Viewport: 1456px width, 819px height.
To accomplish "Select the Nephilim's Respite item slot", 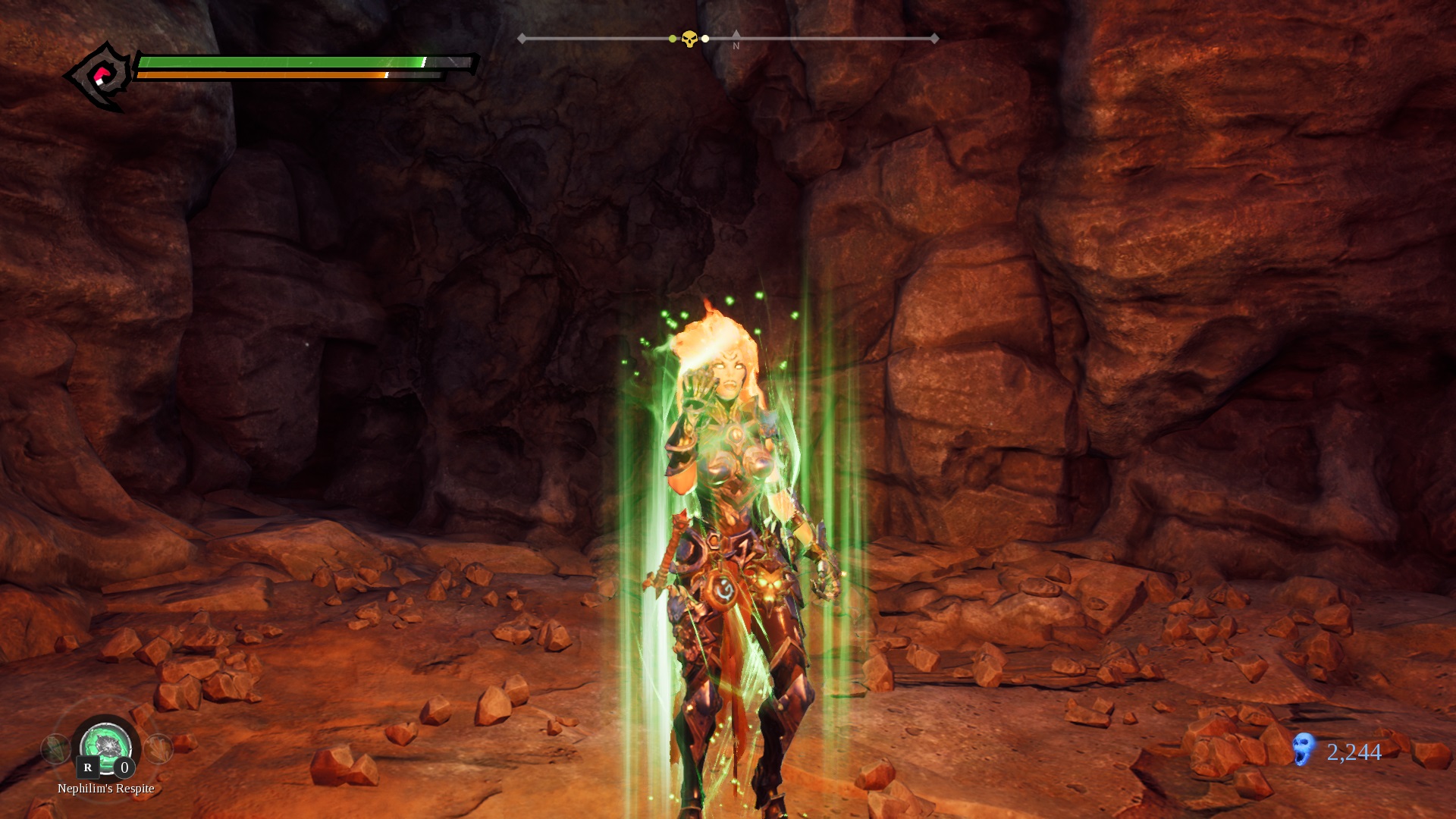I will pos(106,746).
